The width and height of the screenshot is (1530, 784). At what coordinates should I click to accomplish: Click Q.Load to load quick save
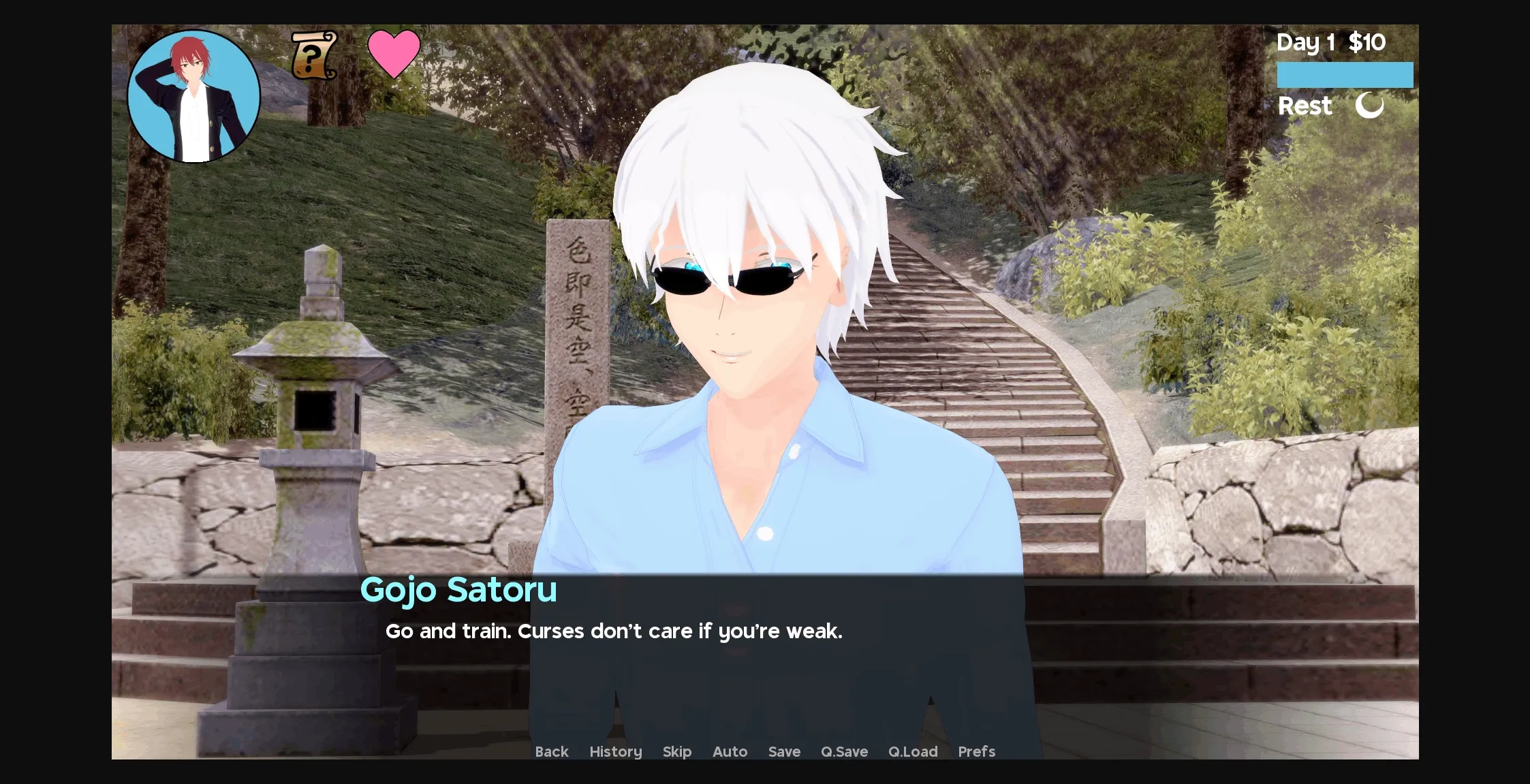click(913, 751)
